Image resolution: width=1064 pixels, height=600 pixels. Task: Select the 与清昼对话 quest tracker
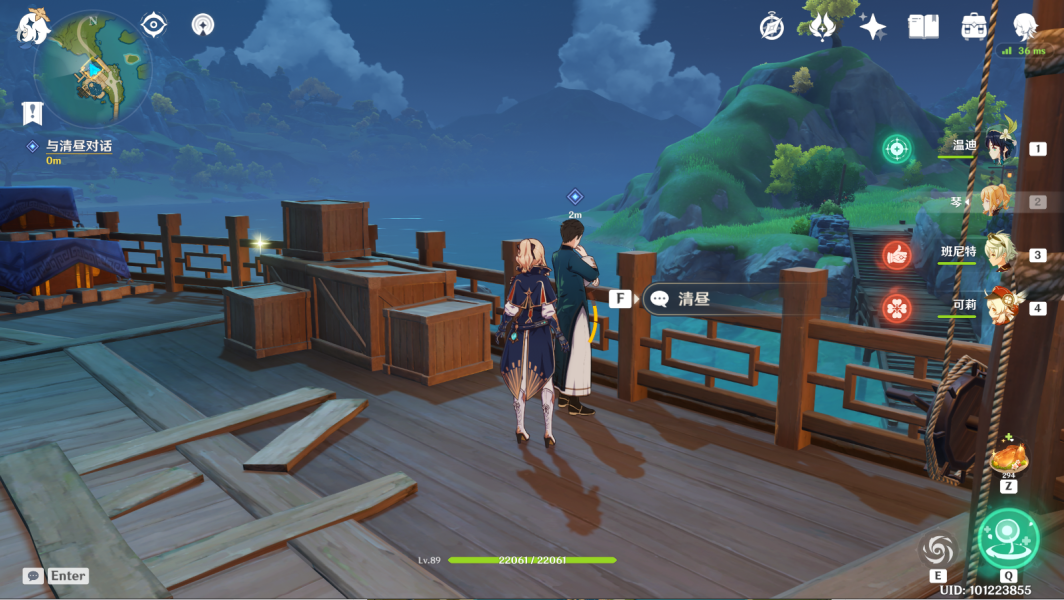coord(78,146)
